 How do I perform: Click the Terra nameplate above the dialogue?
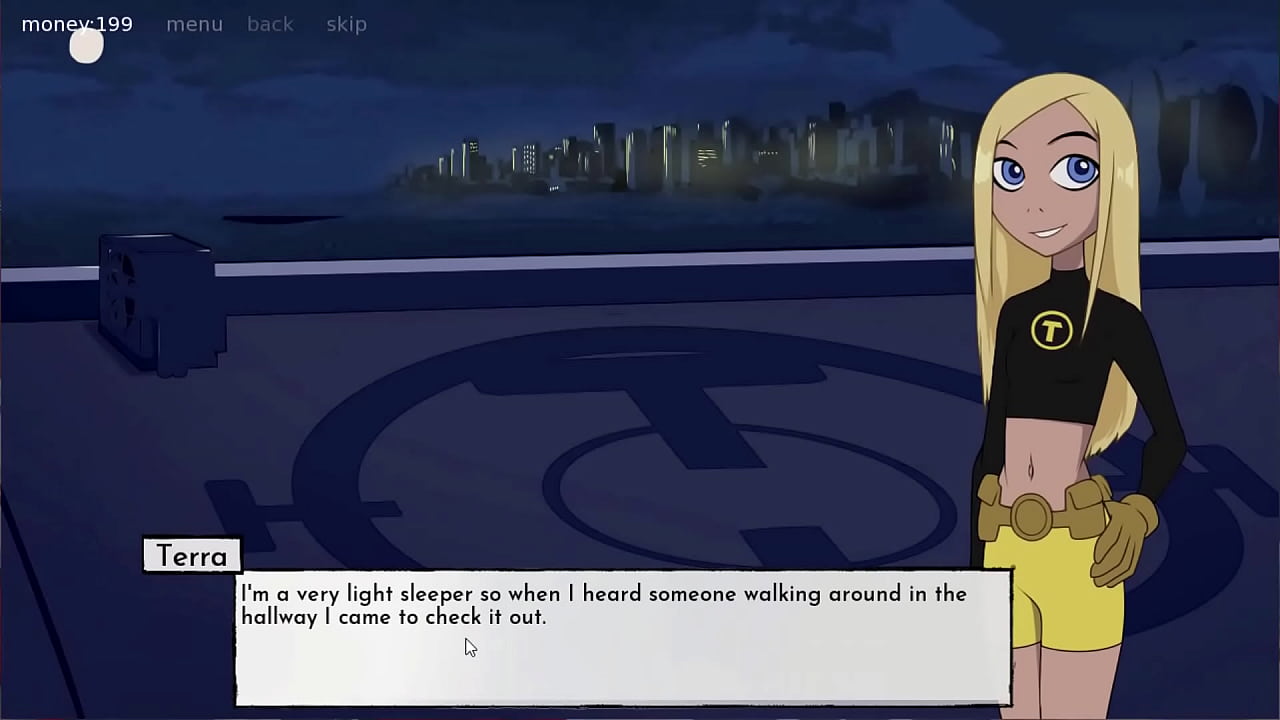pyautogui.click(x=191, y=556)
